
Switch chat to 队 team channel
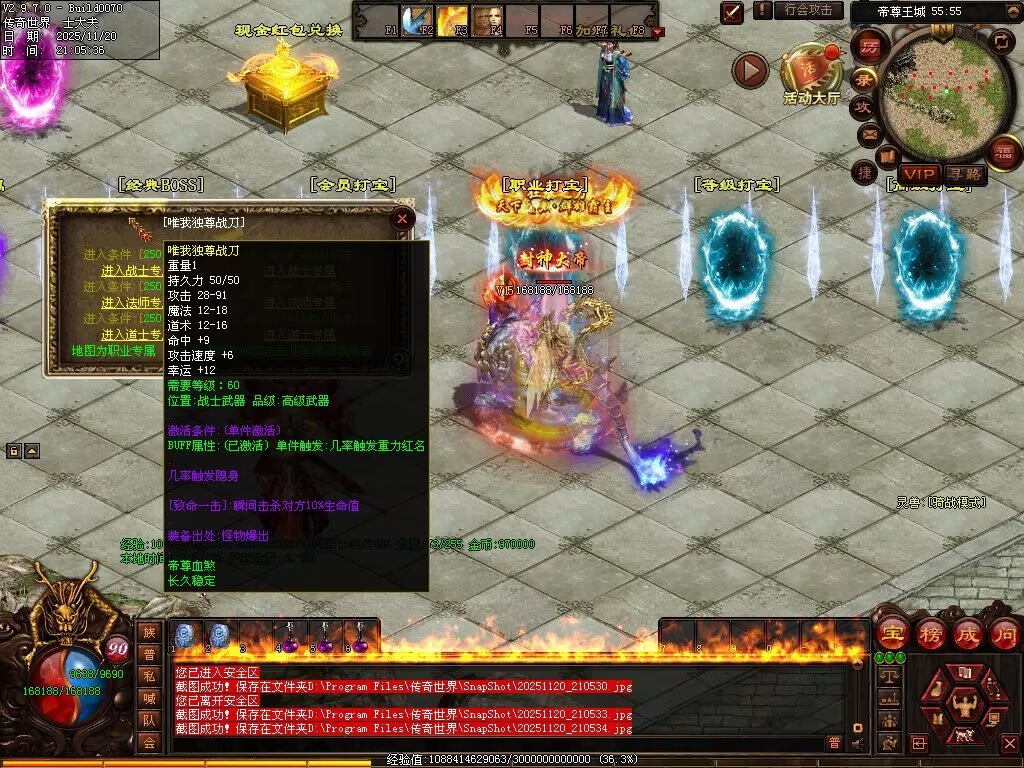pyautogui.click(x=149, y=719)
